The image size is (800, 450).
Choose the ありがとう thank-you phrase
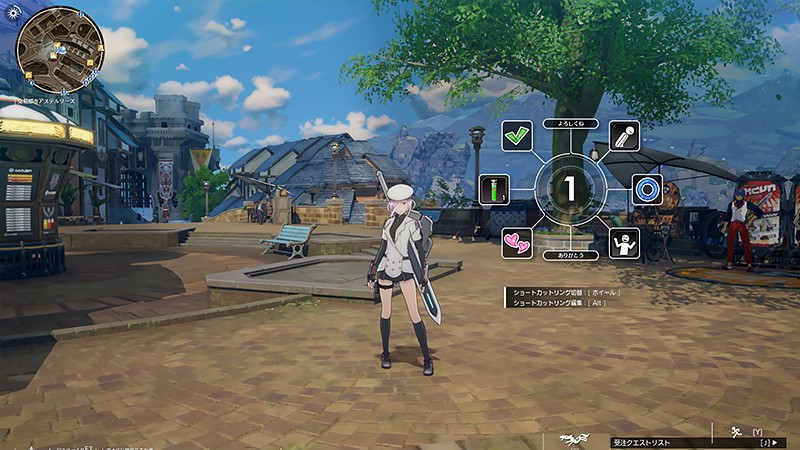click(x=569, y=255)
